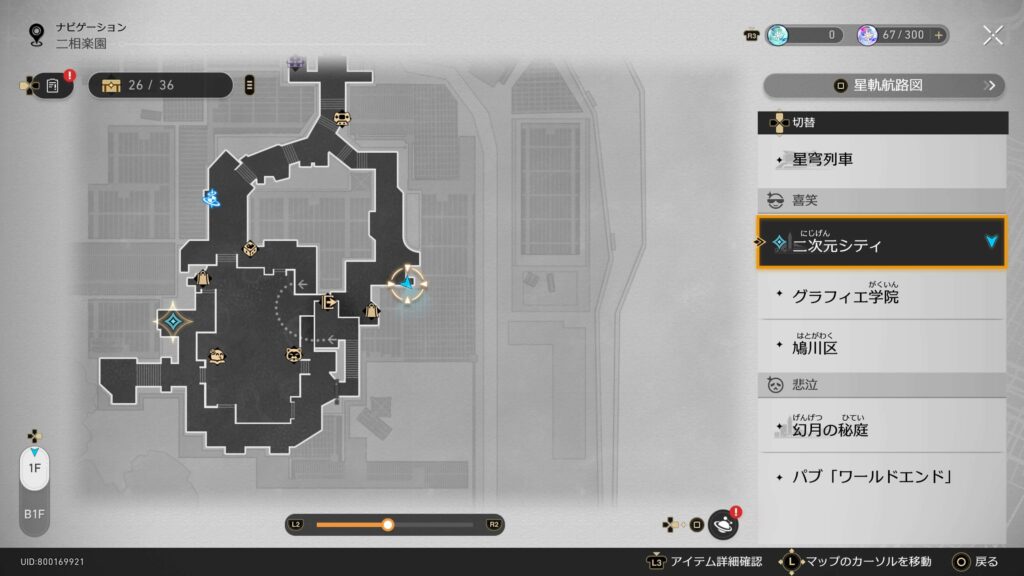Select the diamond space anchor teleport marker

[x=174, y=321]
